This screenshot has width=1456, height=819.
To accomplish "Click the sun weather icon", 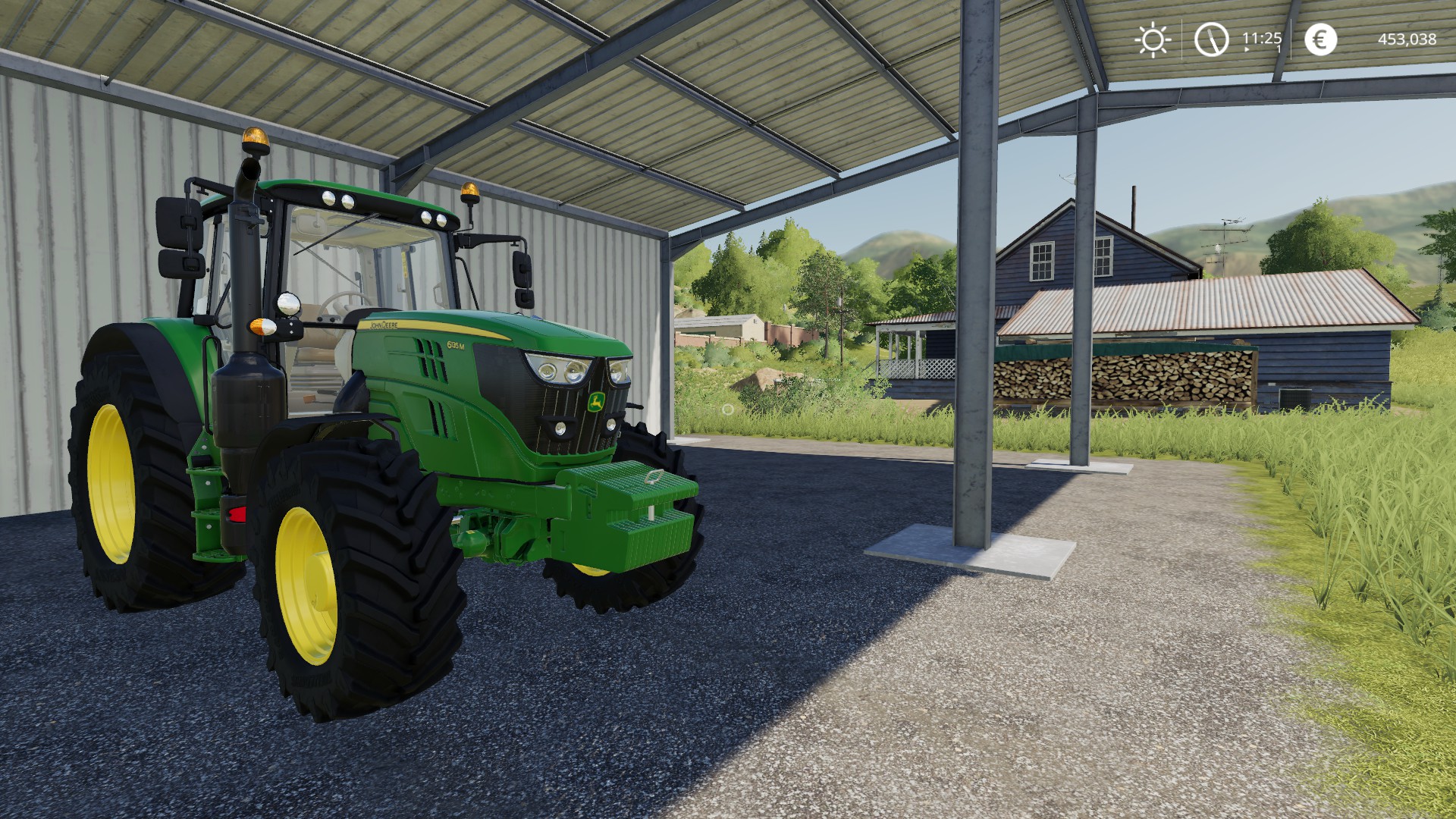I will coord(1153,39).
